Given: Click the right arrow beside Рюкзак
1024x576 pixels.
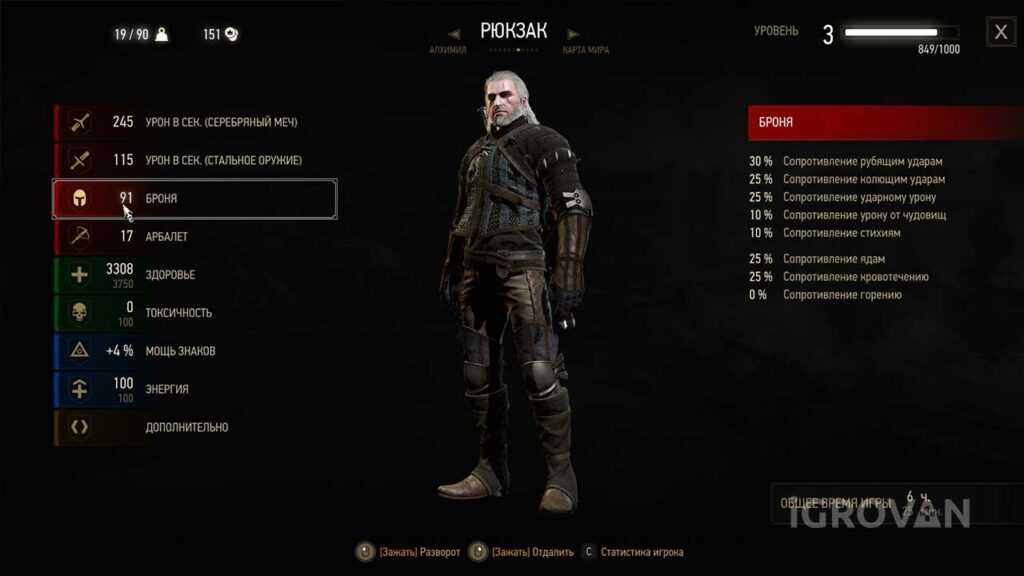Looking at the screenshot, I should pos(573,33).
